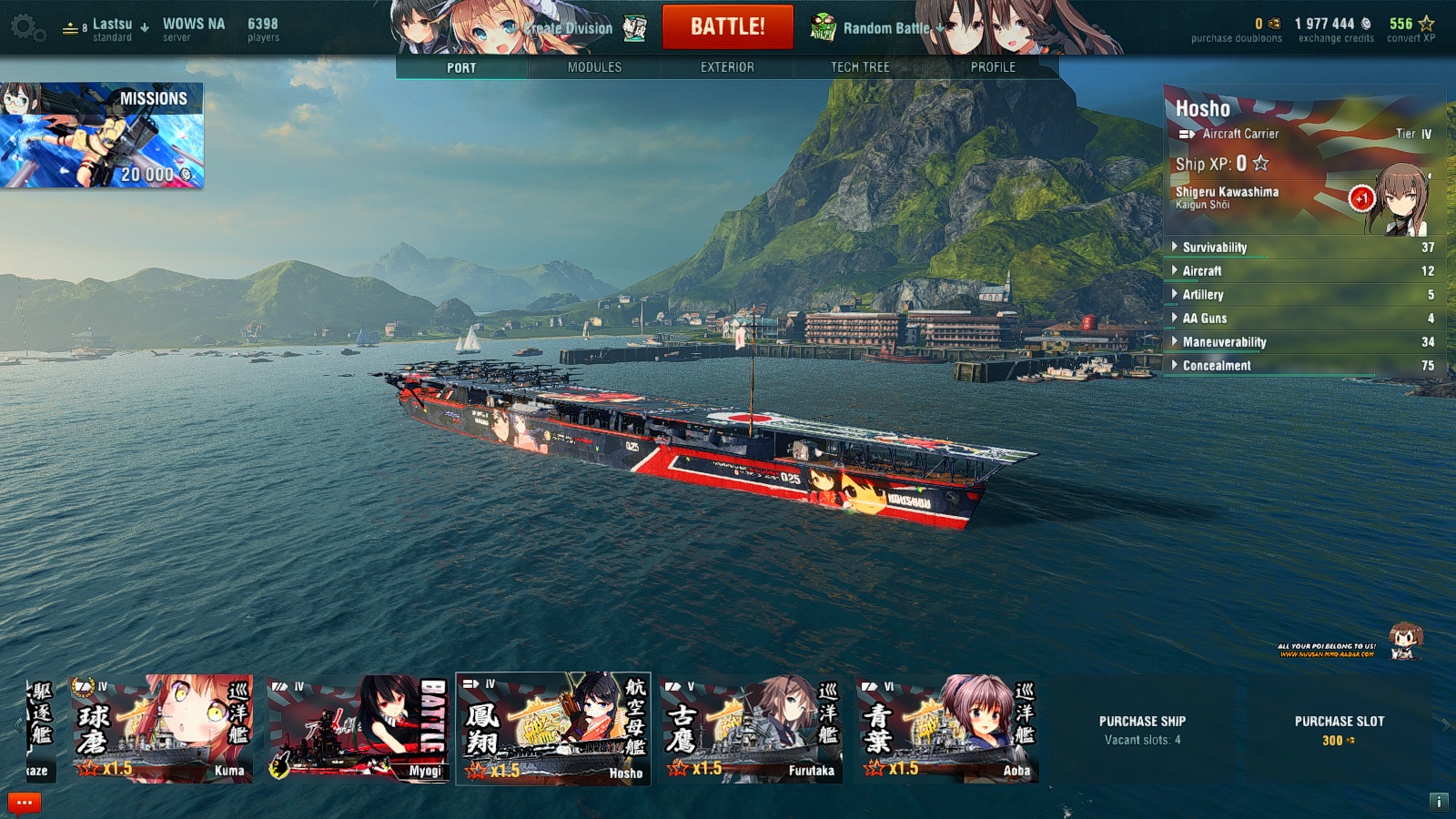Expand the Aircraft stats row
1456x819 pixels.
(1201, 271)
